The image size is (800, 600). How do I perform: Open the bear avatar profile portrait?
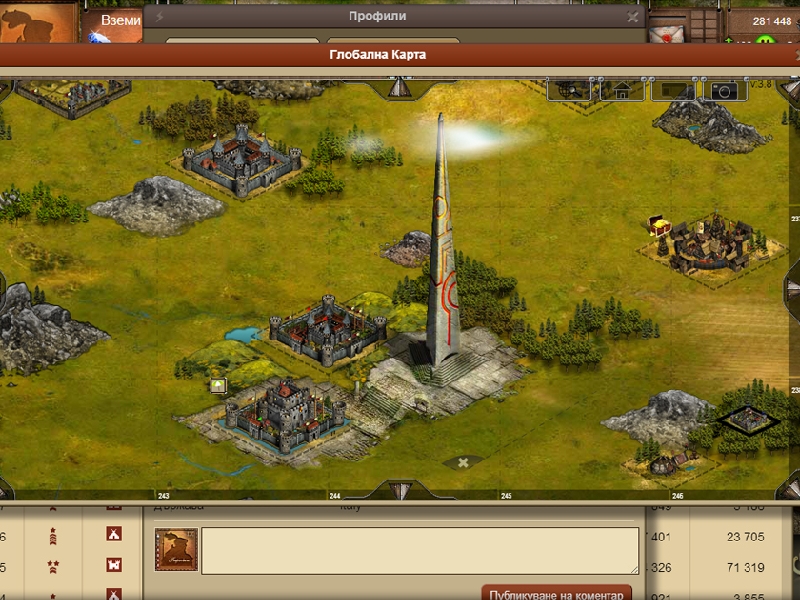pyautogui.click(x=38, y=24)
